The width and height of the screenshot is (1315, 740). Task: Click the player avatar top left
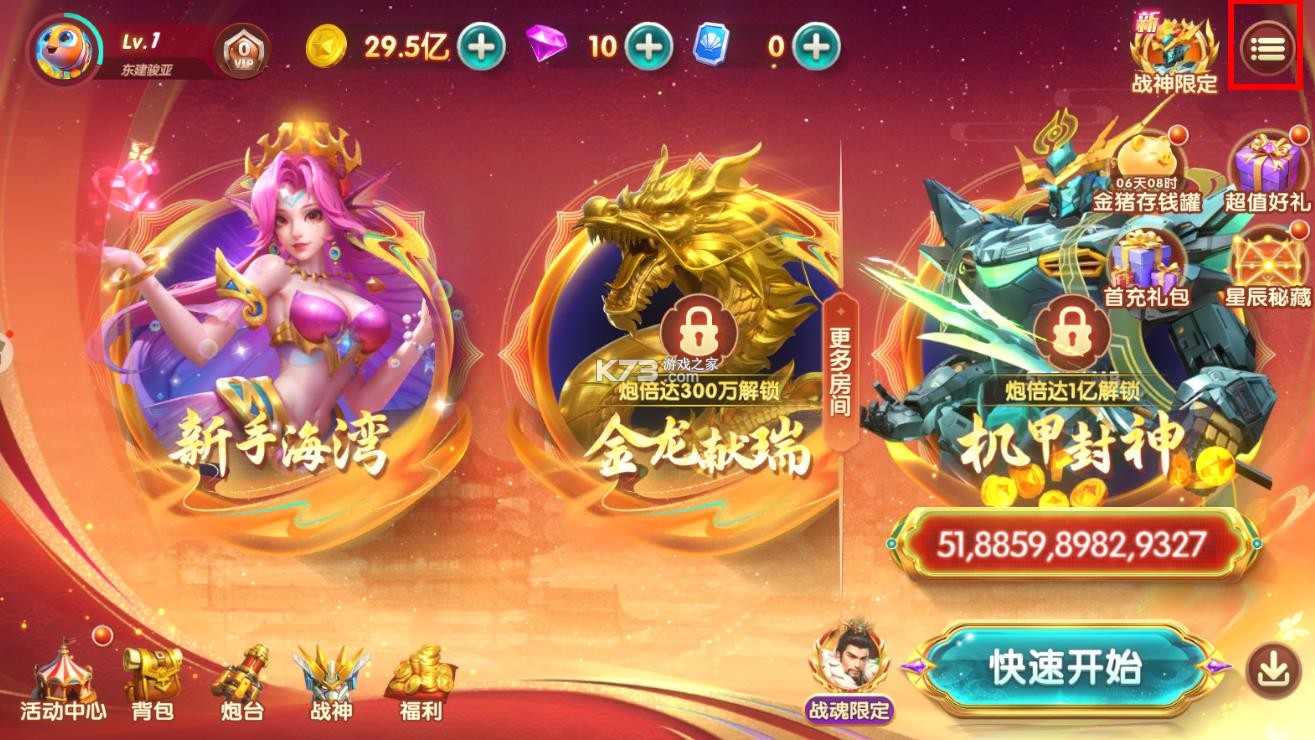(63, 48)
